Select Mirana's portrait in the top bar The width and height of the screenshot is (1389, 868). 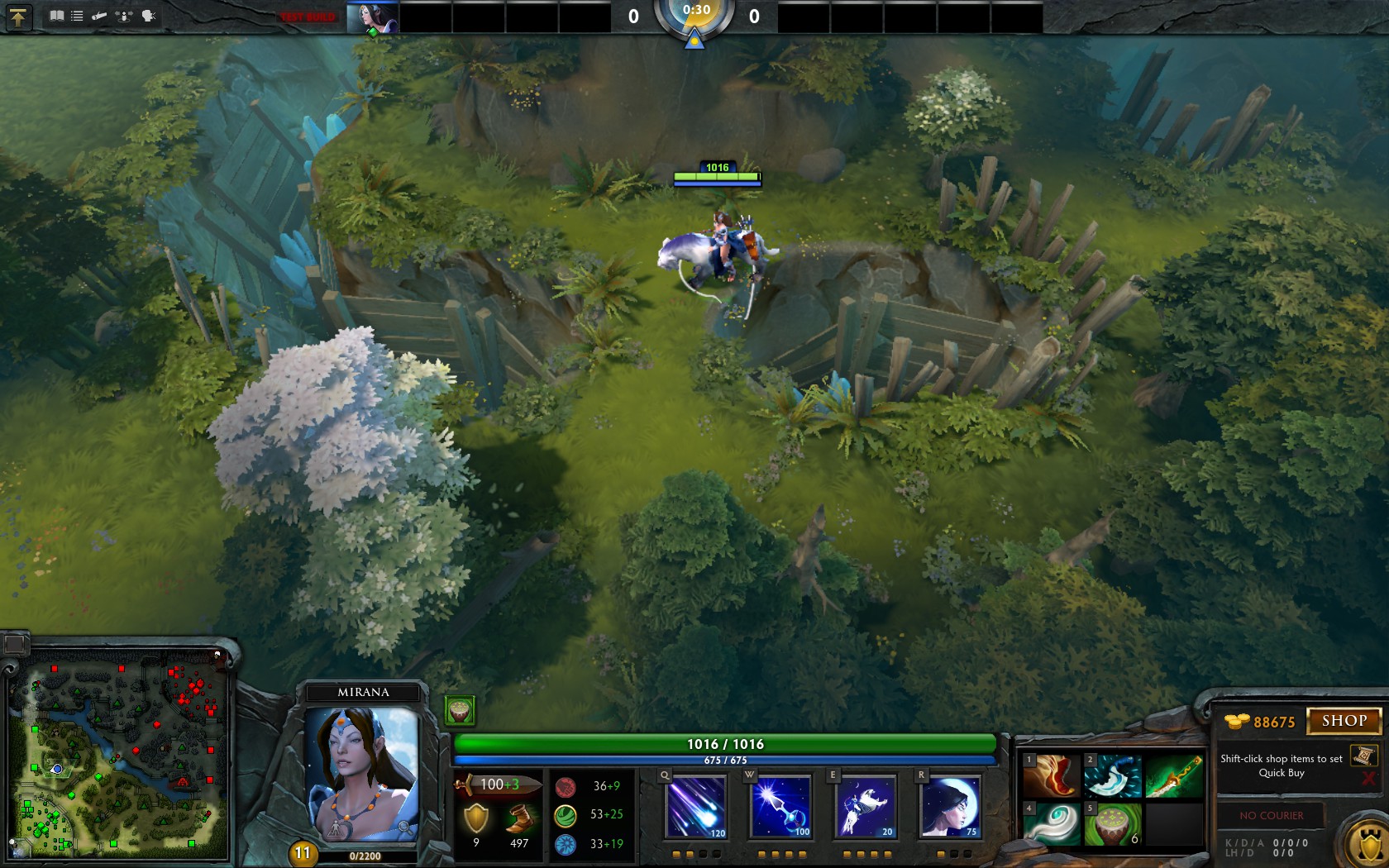[372, 17]
